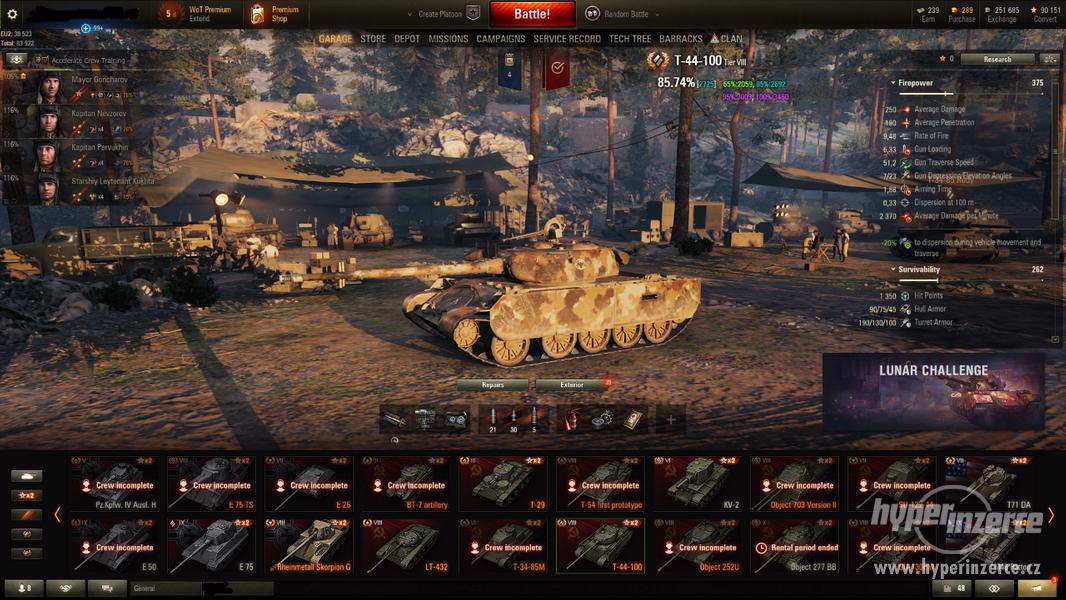Open the Lunar Challenge banner
1066x600 pixels.
coord(933,391)
